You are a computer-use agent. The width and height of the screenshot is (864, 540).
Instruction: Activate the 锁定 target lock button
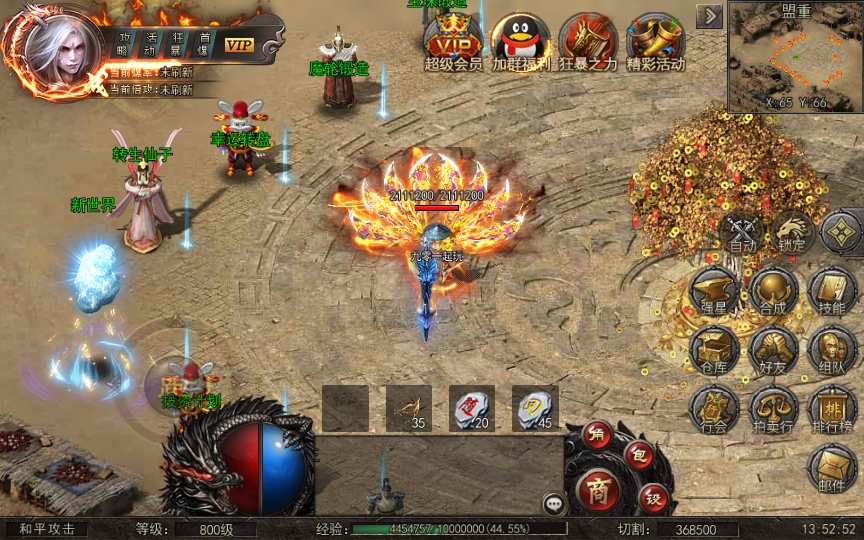(792, 231)
